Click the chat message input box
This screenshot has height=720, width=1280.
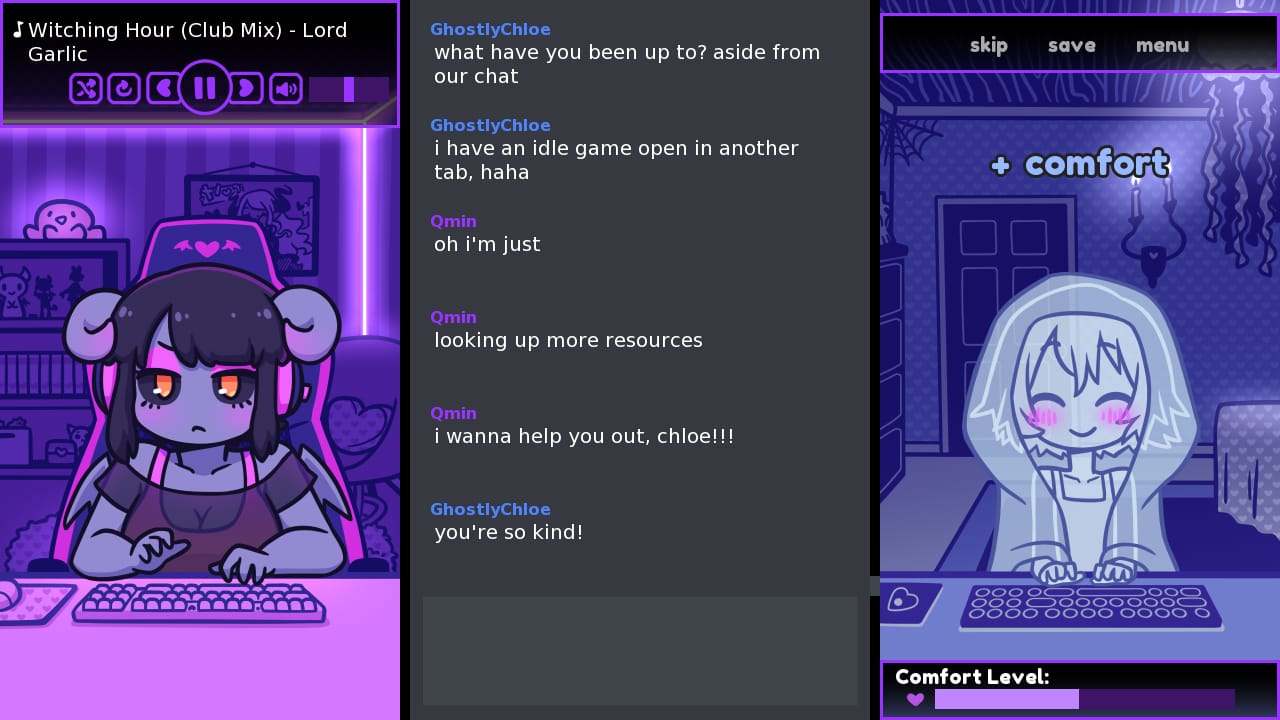coord(640,651)
